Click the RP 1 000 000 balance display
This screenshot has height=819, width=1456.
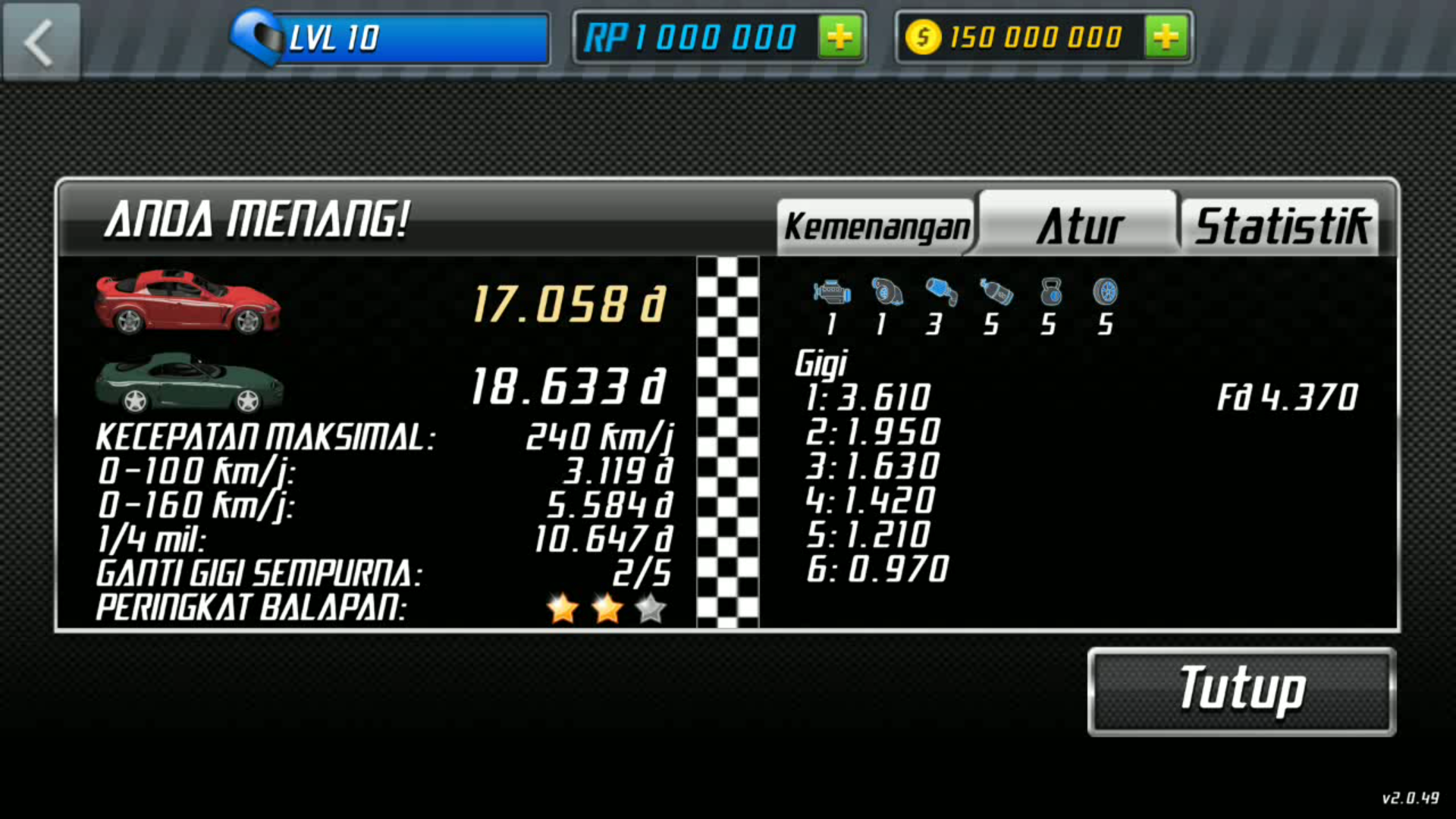tap(694, 37)
